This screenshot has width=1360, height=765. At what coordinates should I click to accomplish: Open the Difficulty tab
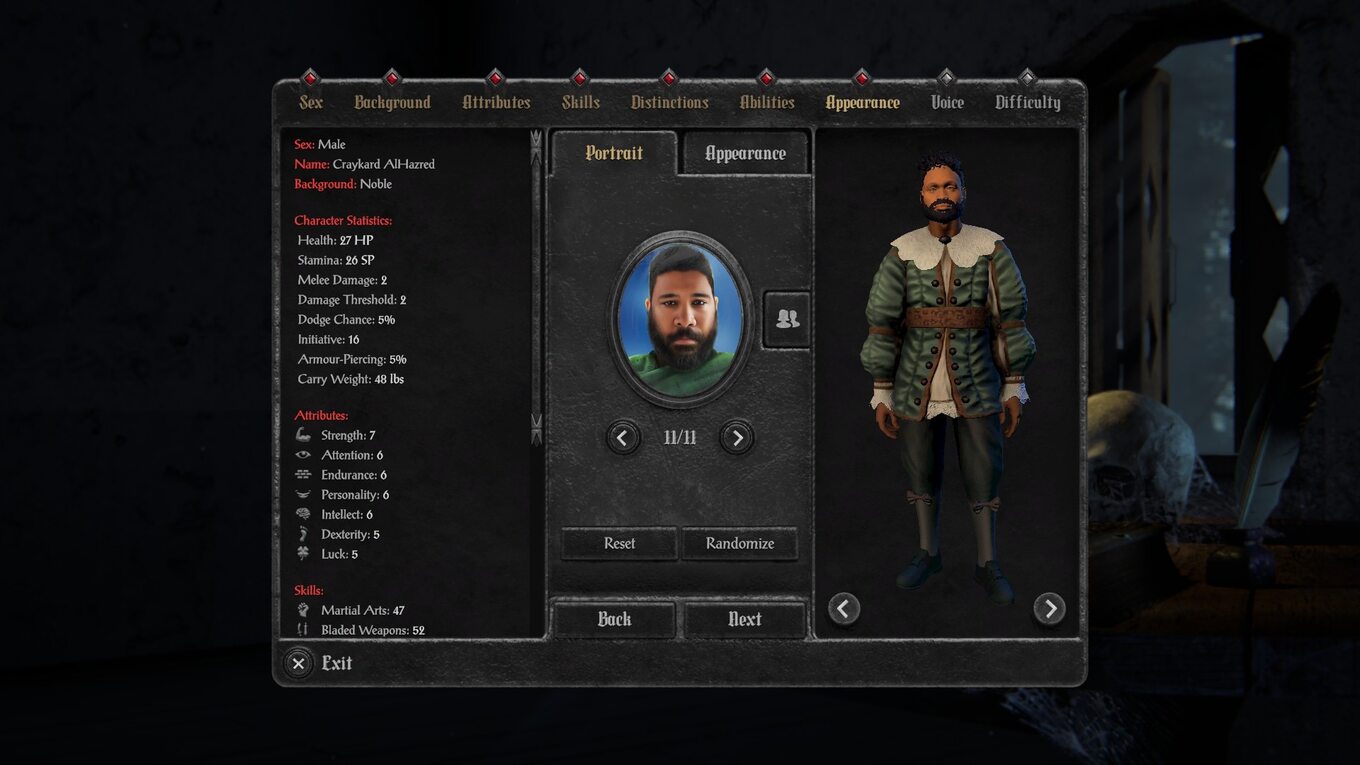tap(1027, 102)
